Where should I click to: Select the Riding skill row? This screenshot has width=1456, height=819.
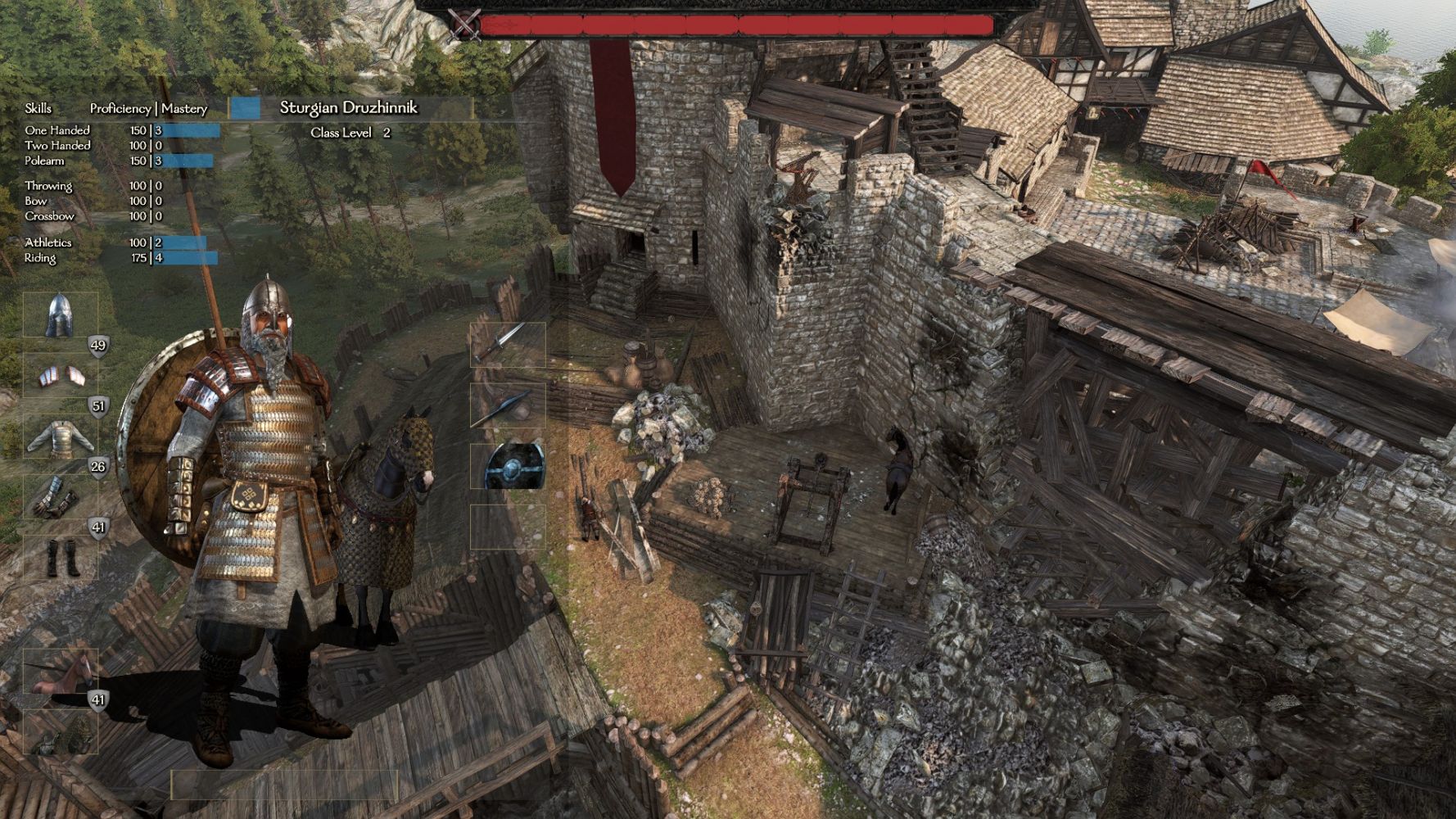(x=40, y=258)
